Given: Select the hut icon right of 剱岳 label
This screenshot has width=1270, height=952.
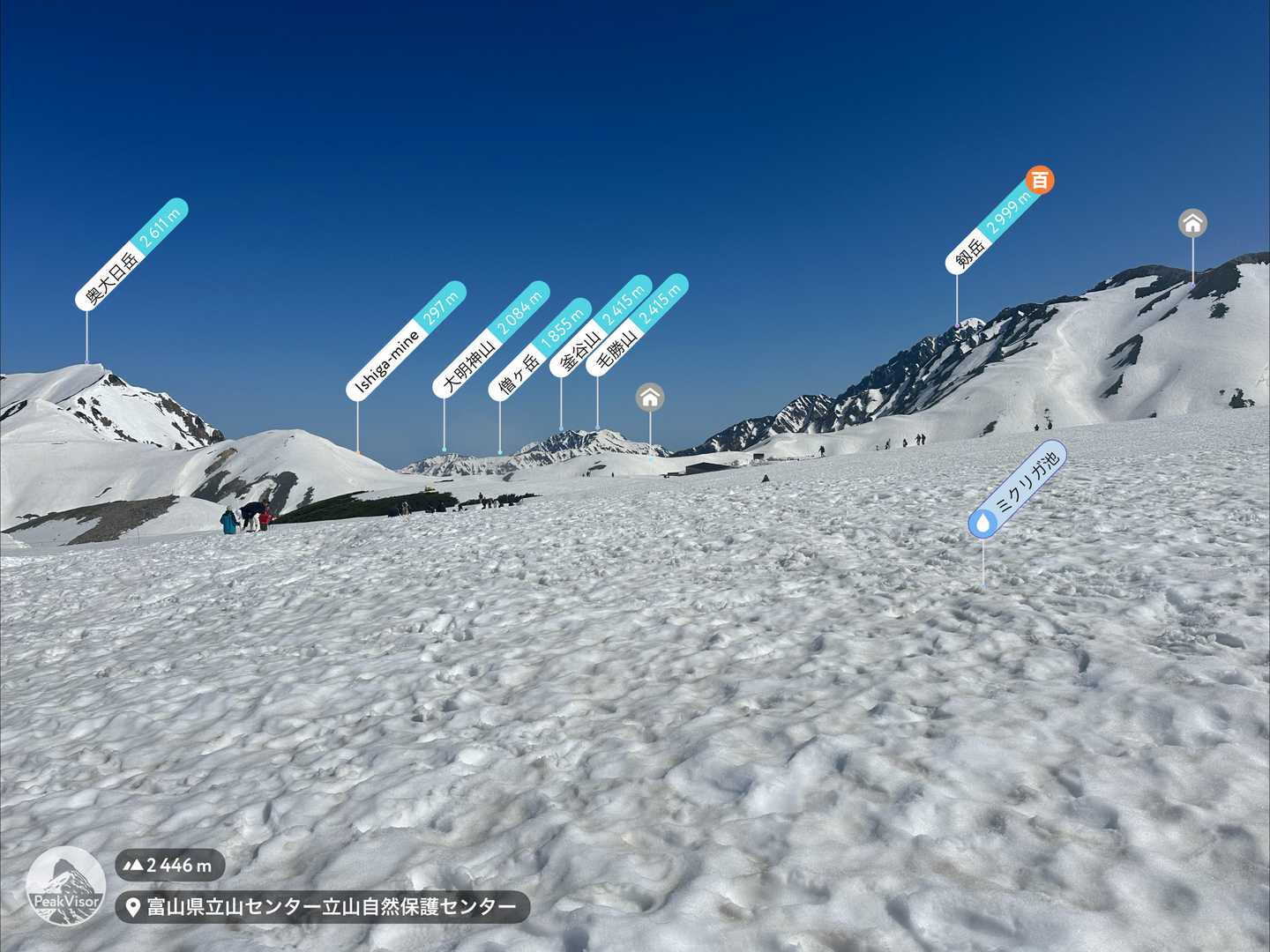Looking at the screenshot, I should coord(1192,223).
